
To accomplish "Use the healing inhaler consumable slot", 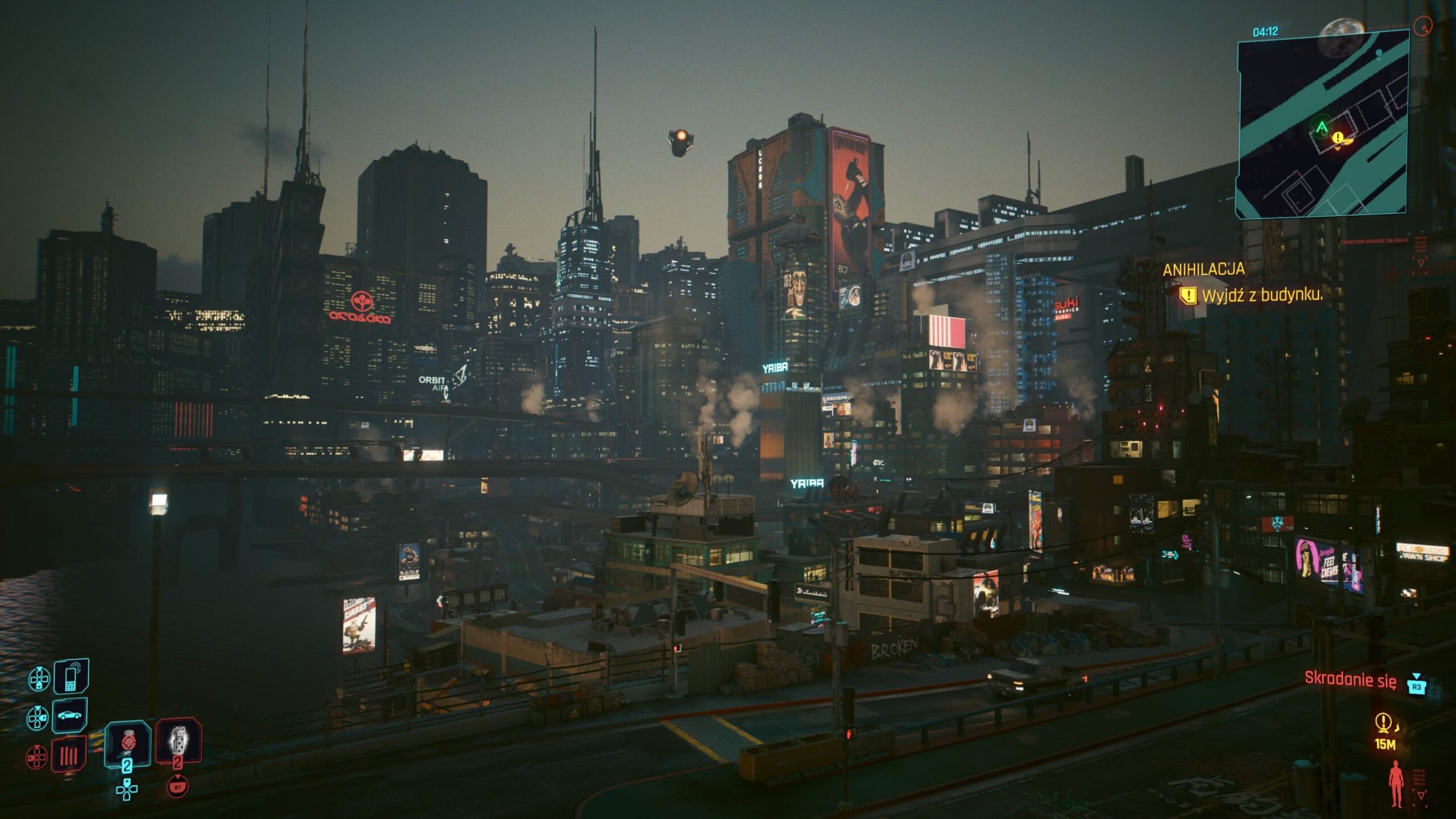I will point(128,742).
